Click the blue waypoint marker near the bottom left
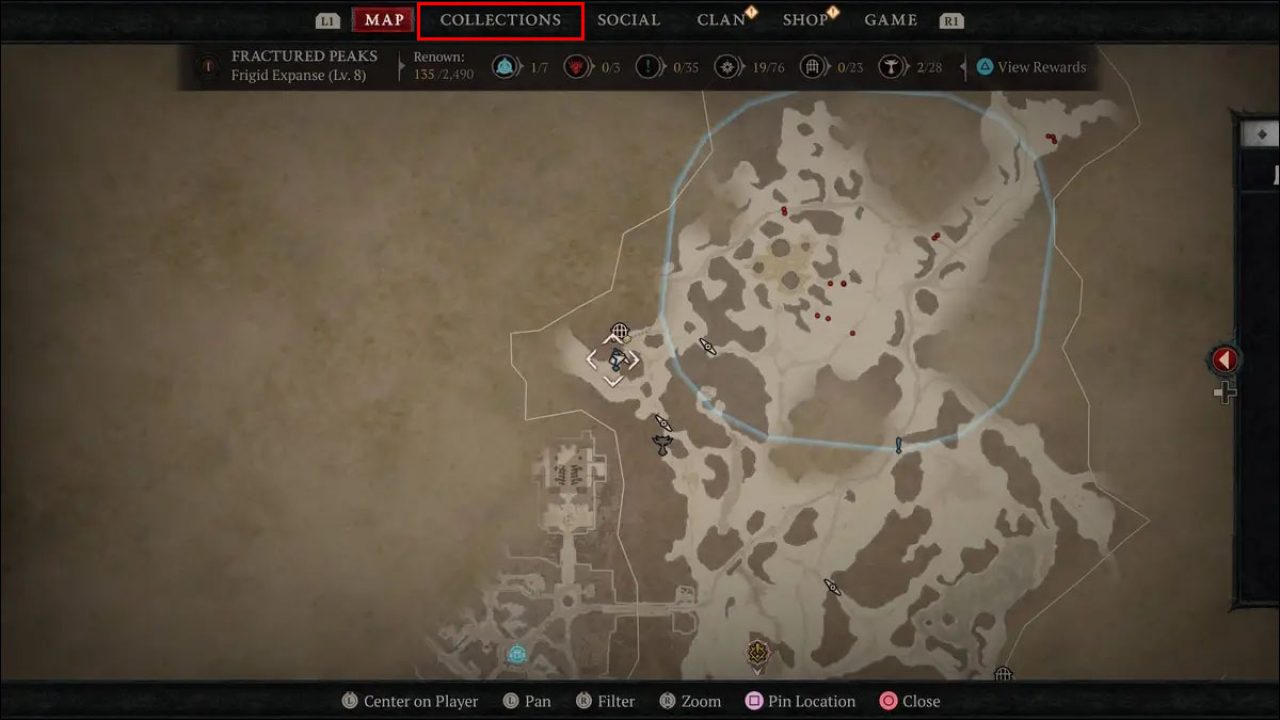This screenshot has height=720, width=1280. click(518, 655)
